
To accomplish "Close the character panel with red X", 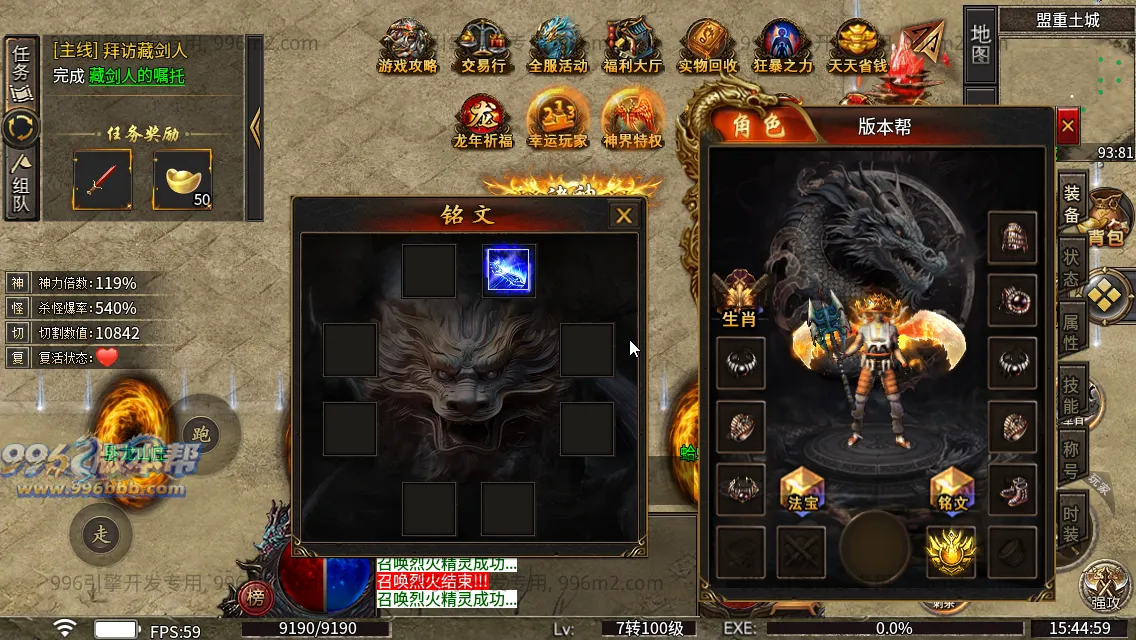I will point(1068,126).
